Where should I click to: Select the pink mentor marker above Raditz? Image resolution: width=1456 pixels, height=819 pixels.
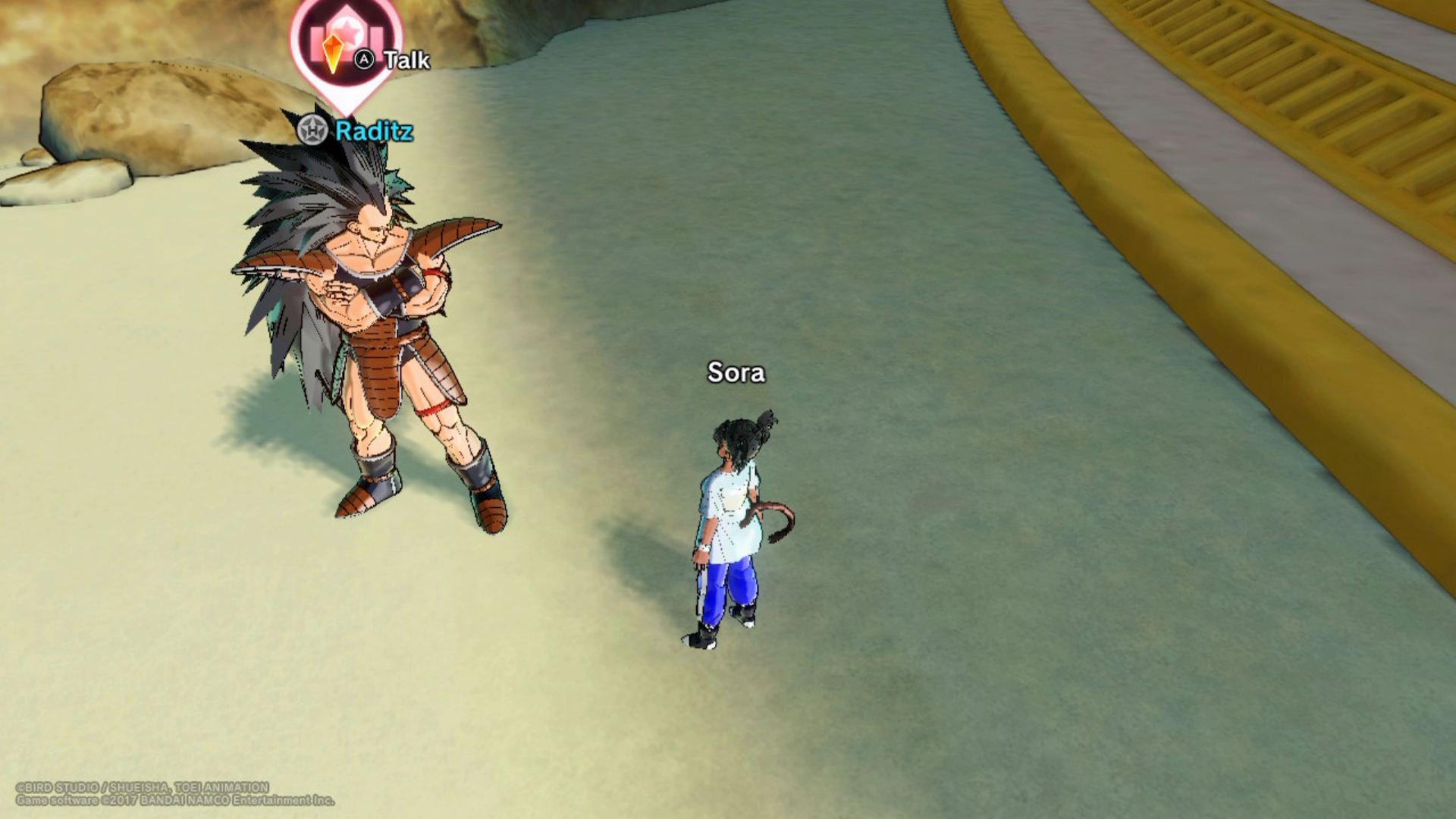tap(345, 47)
